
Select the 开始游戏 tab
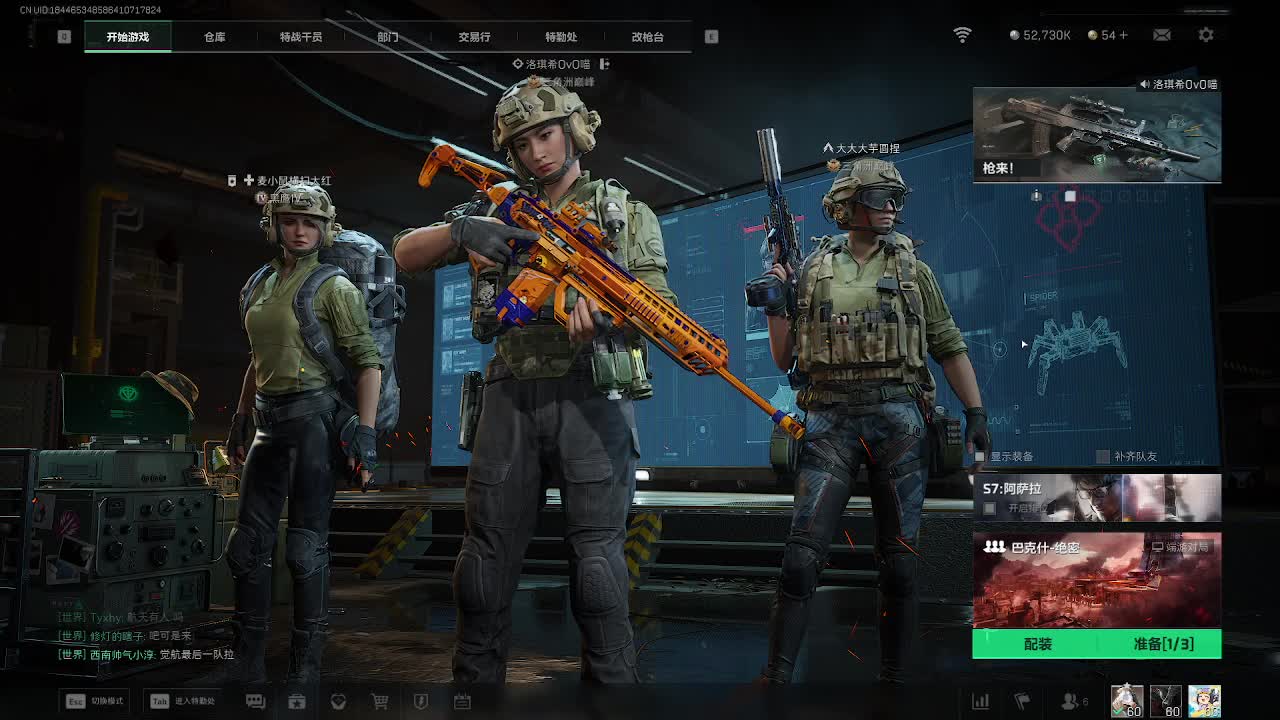pos(128,37)
